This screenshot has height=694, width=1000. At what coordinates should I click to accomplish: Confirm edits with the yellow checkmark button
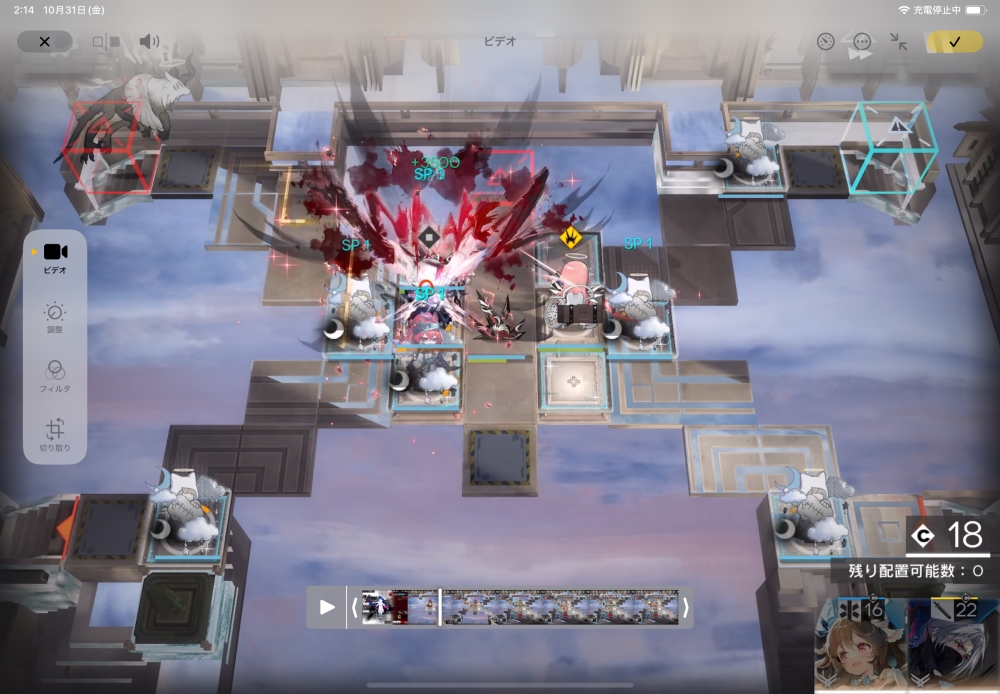[x=953, y=42]
